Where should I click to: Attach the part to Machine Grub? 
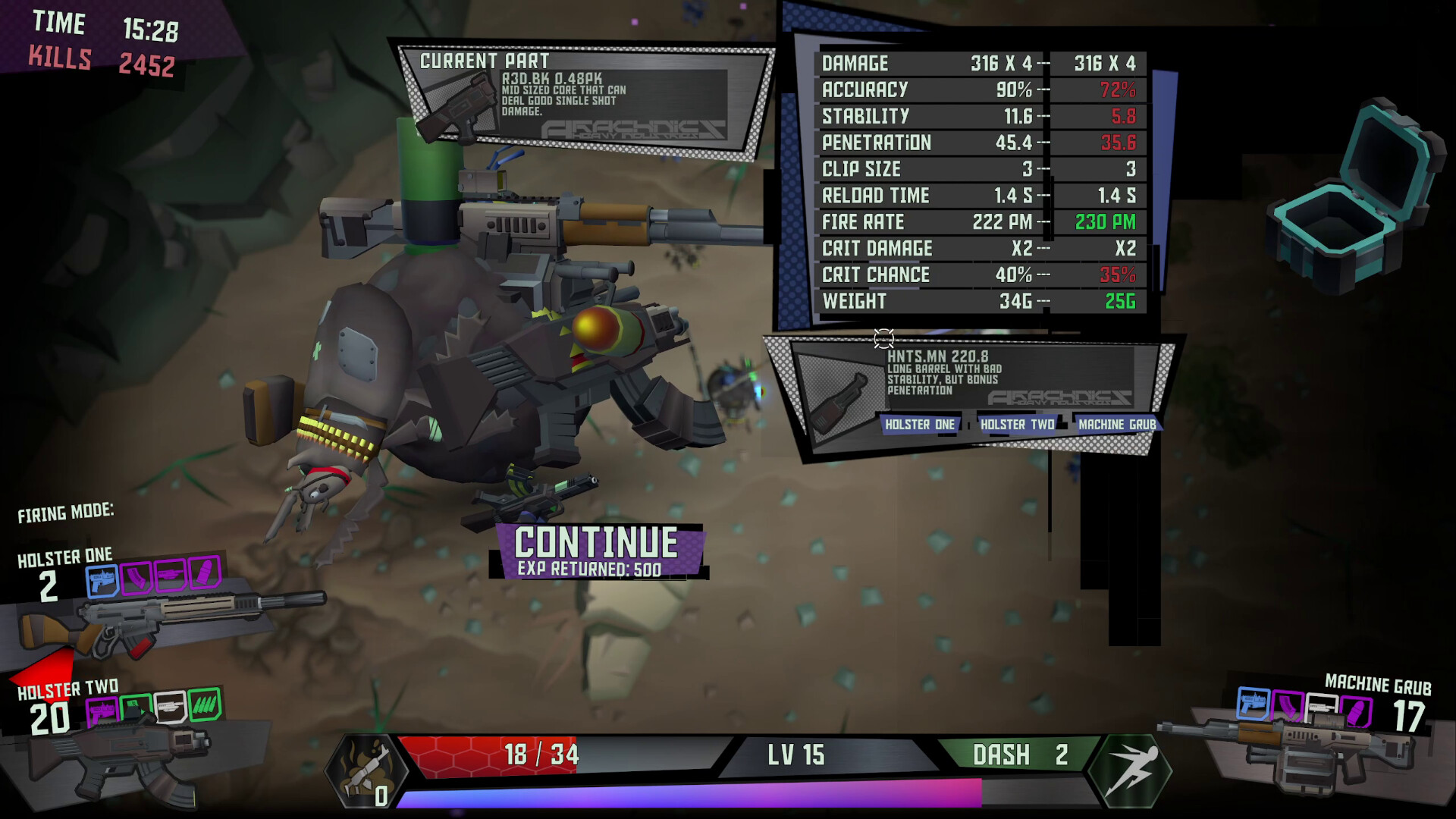tap(1116, 425)
